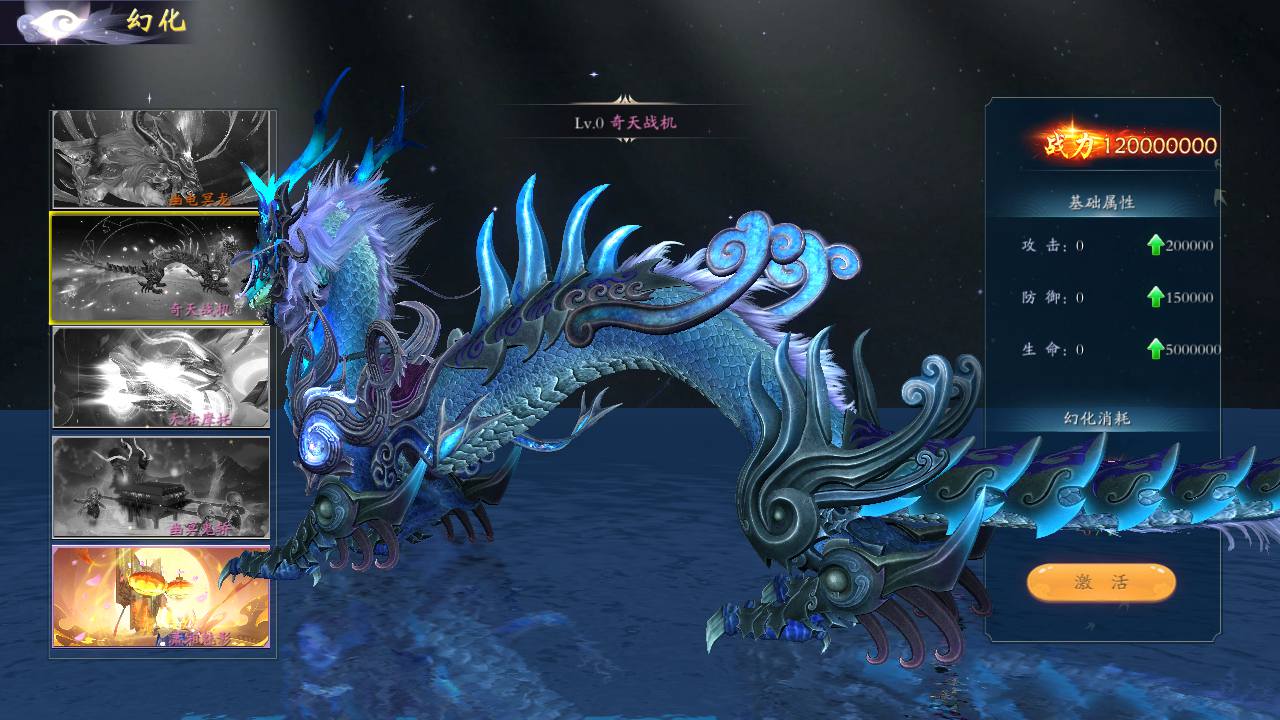Select the top grey dragon mount thumbnail
Screen dimensions: 1280x720
tap(161, 159)
